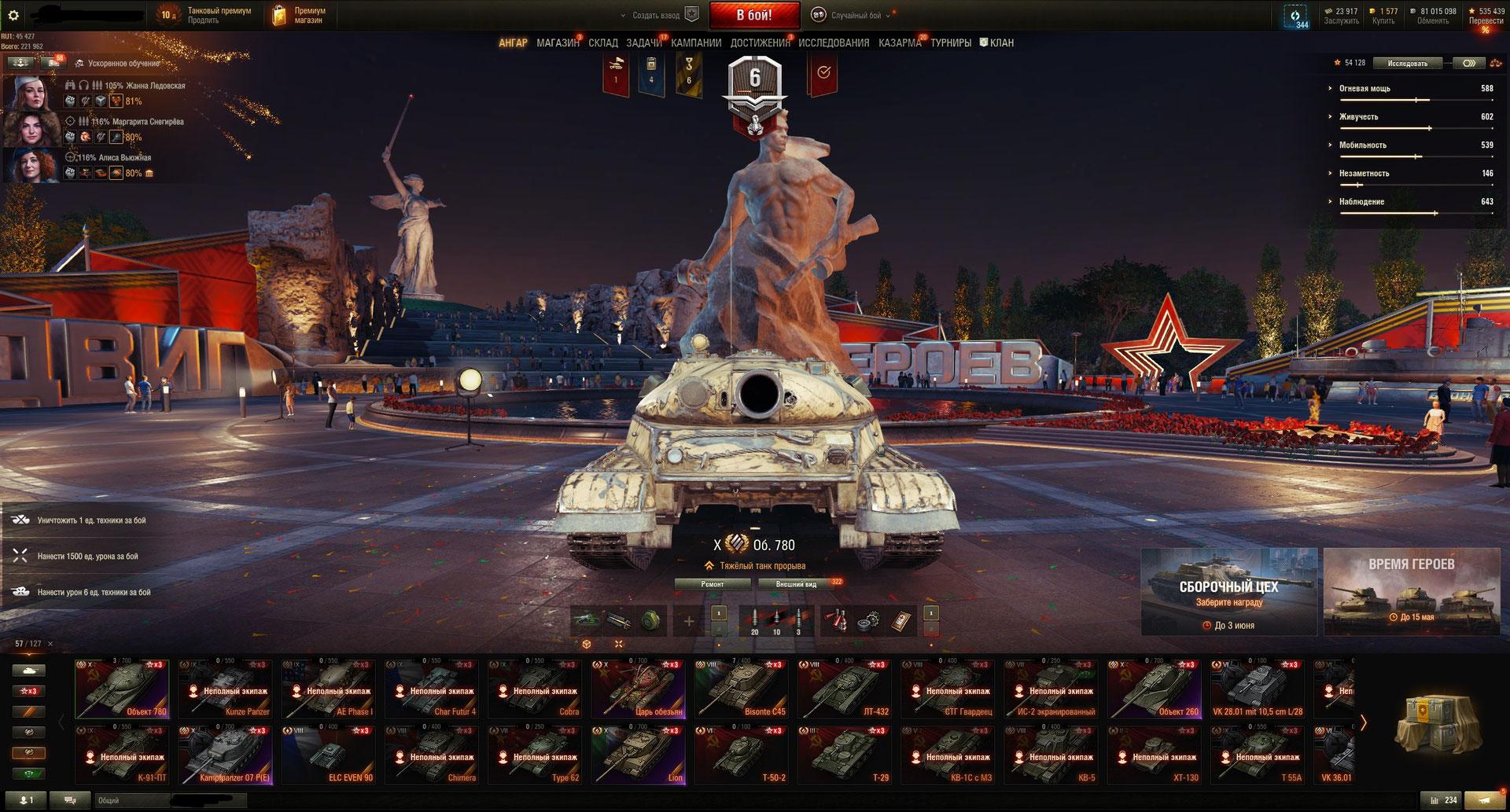Open the Время героев event banner

1412,592
